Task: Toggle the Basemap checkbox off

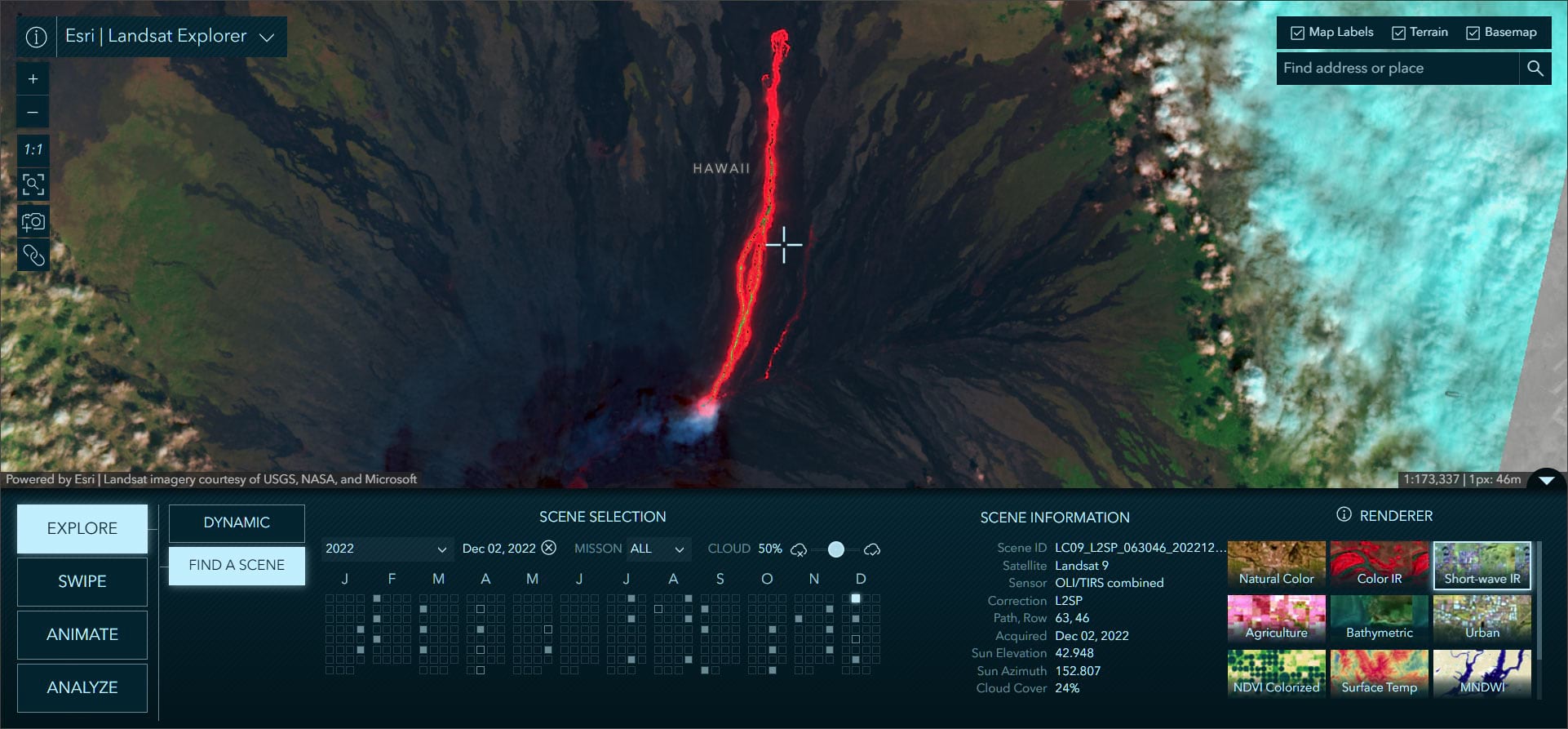Action: coord(1473,33)
